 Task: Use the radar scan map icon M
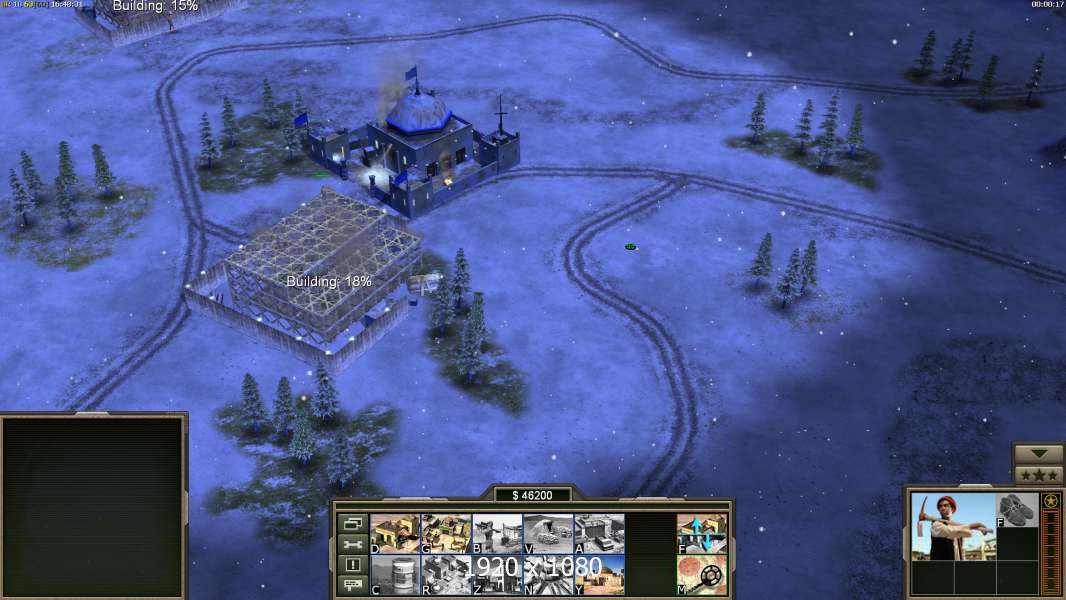tap(702, 575)
